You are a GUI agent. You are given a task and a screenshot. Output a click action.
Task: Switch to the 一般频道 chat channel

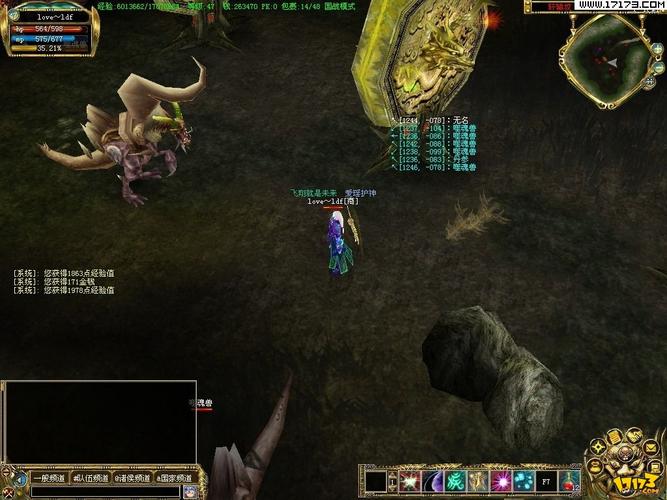click(47, 478)
